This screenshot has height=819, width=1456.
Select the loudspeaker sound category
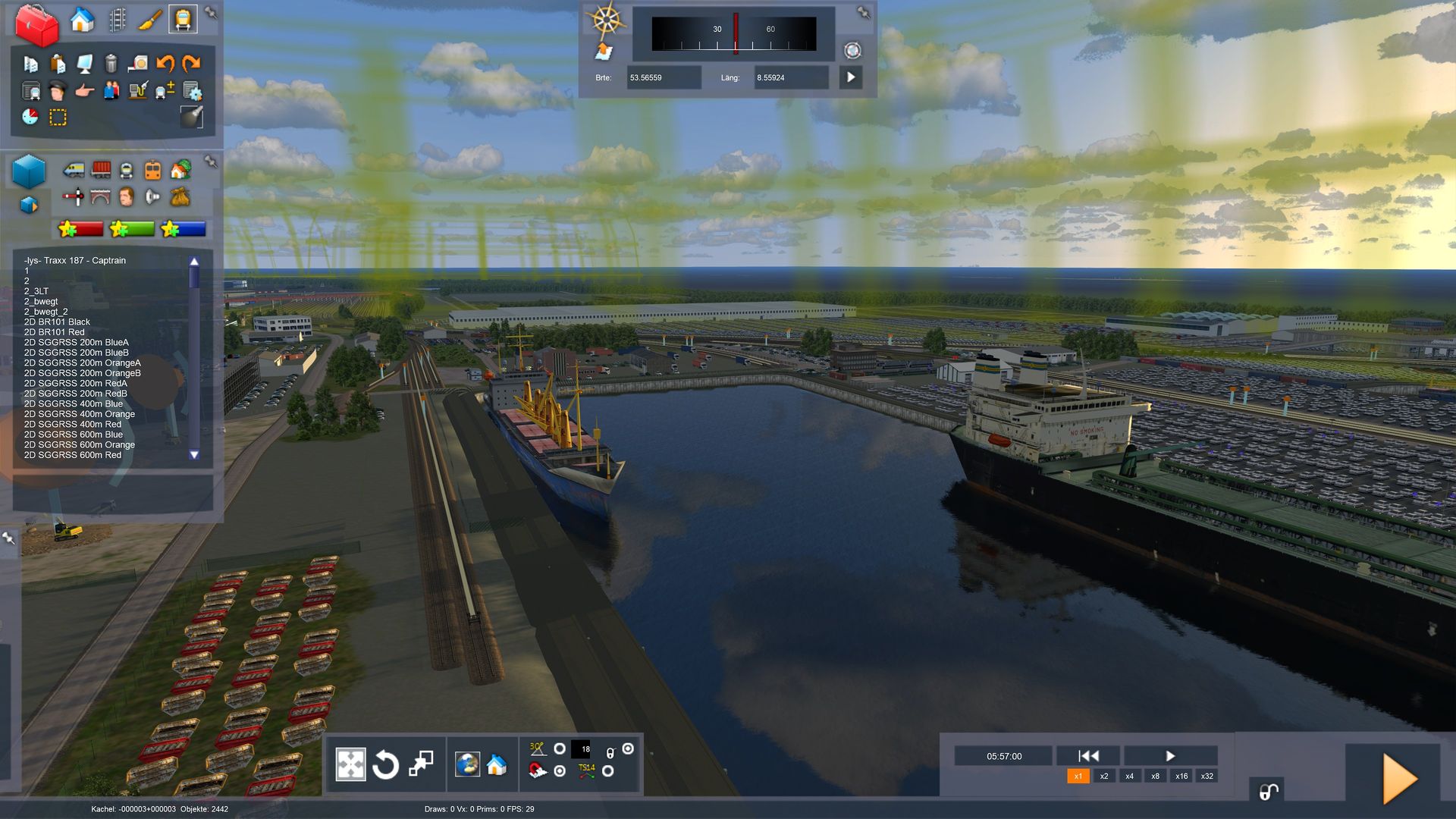click(152, 197)
